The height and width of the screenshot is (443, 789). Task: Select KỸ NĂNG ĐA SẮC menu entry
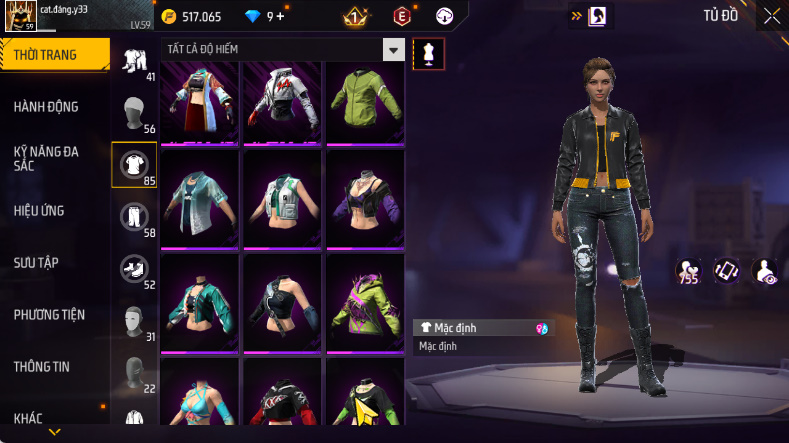coord(46,158)
